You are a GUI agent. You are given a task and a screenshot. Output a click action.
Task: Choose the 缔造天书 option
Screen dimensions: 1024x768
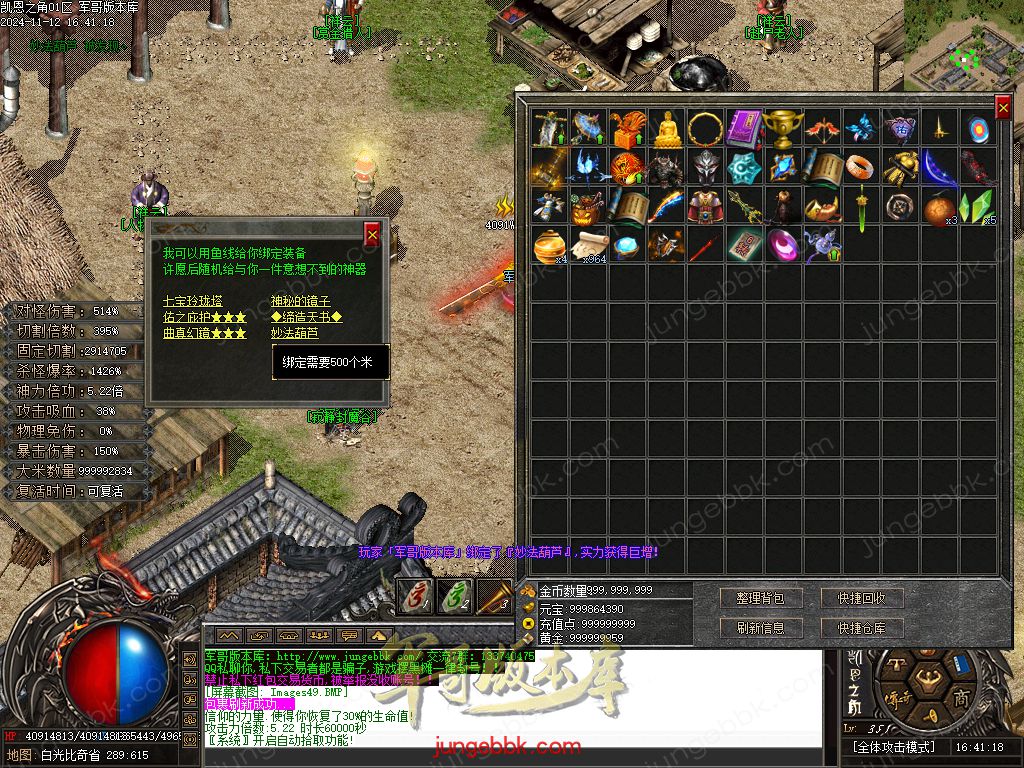306,317
